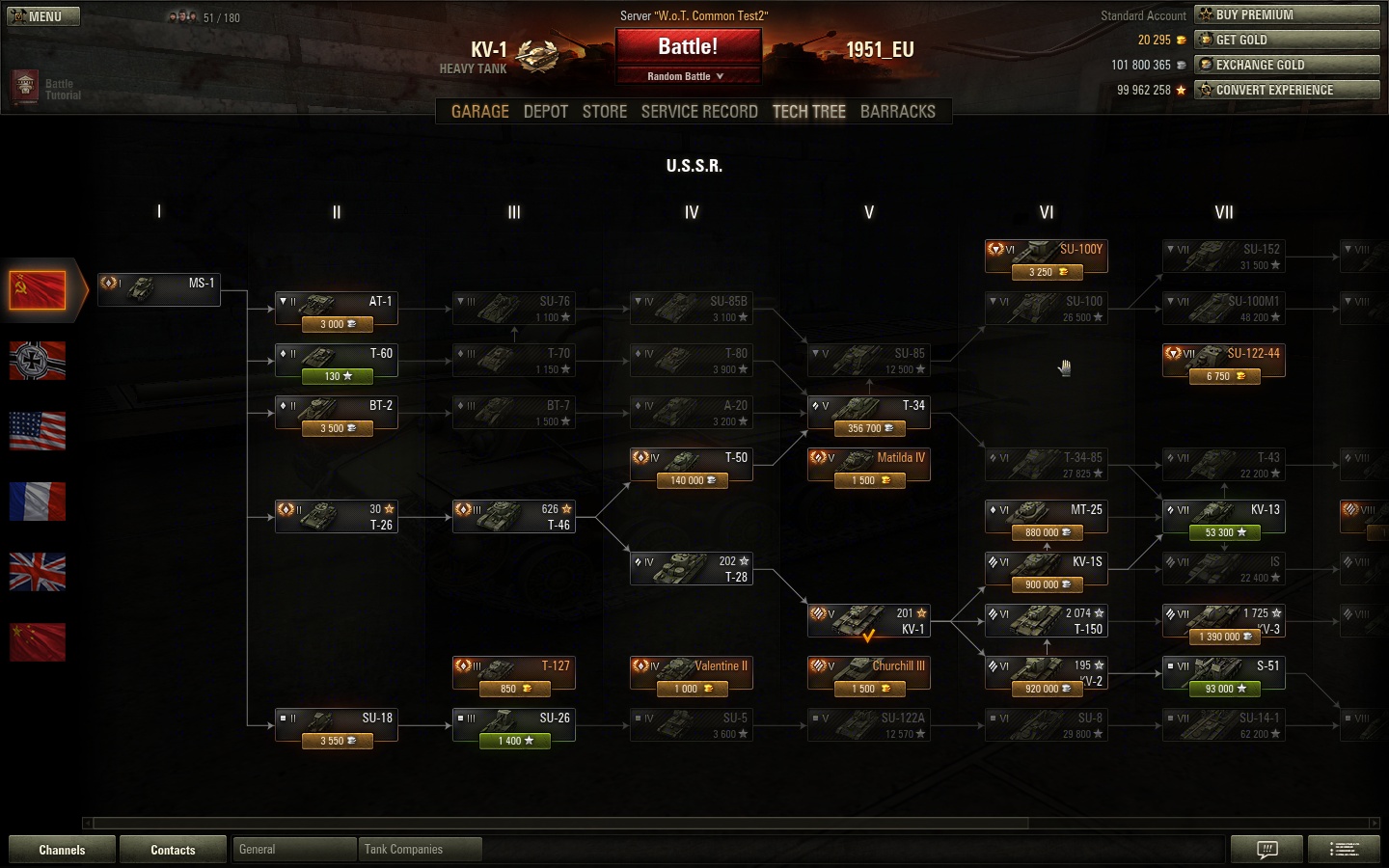Image resolution: width=1389 pixels, height=868 pixels.
Task: Select the MS-1 tier I tank
Action: pos(159,288)
